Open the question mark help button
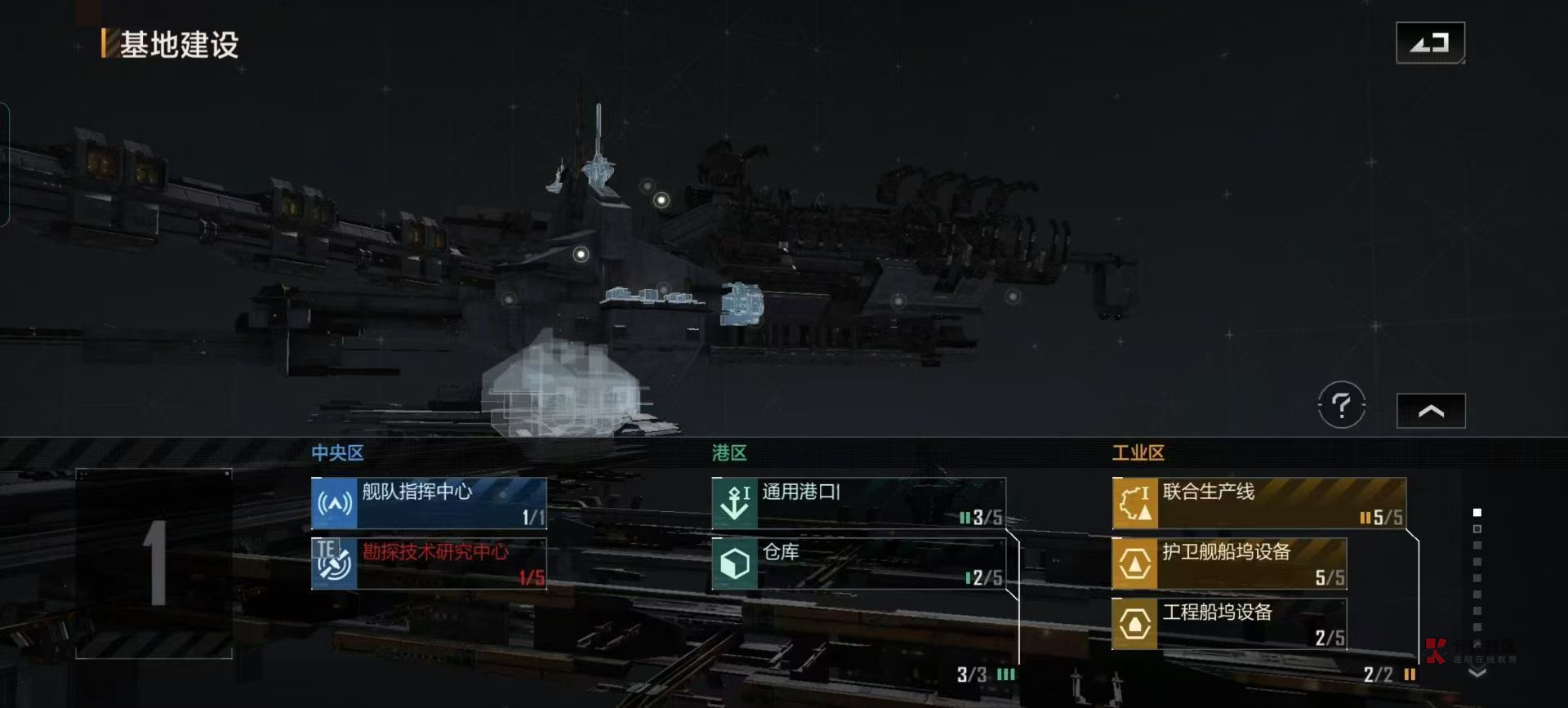The width and height of the screenshot is (1568, 708). tap(1341, 405)
